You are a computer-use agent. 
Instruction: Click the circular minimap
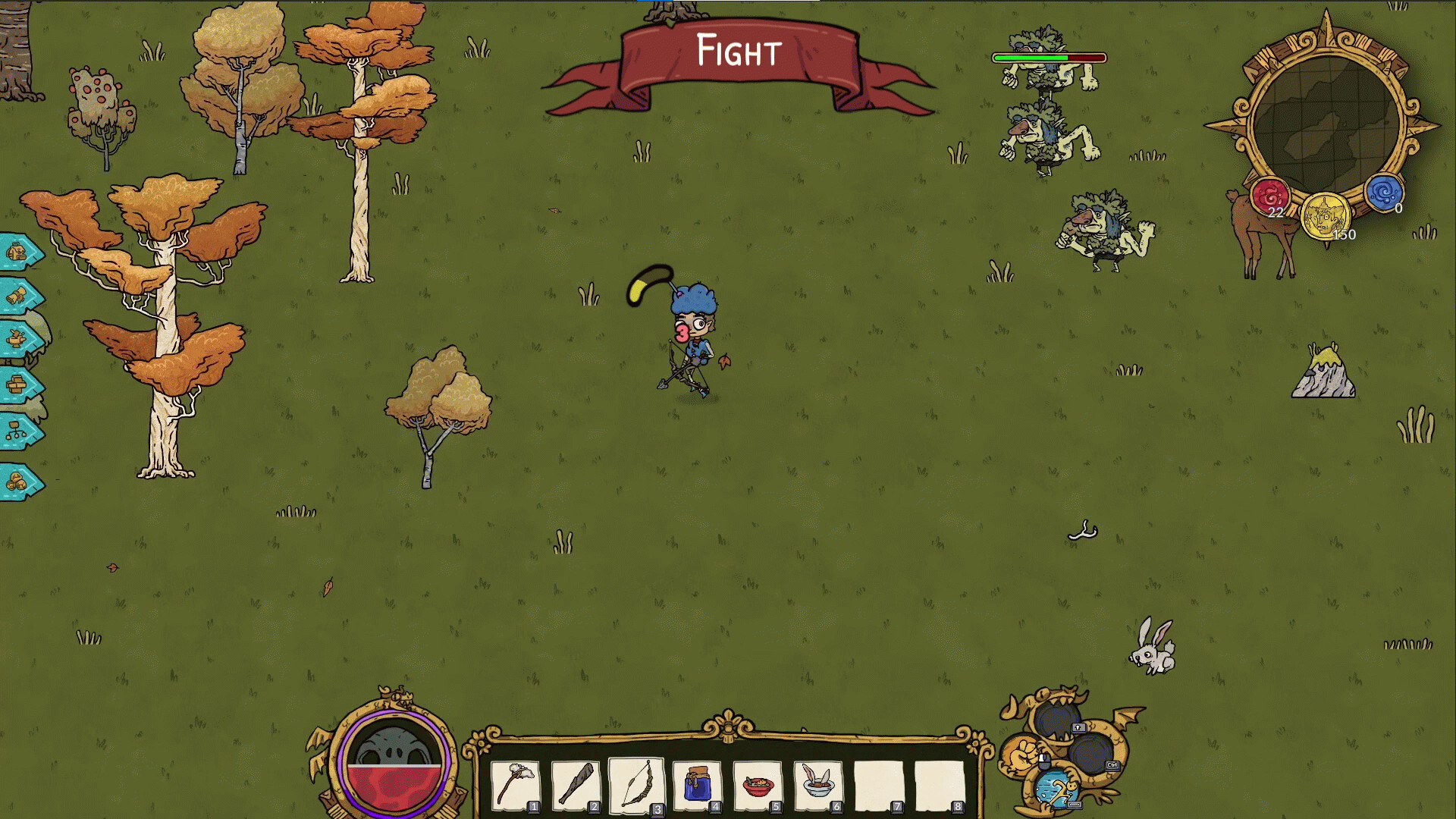1324,125
